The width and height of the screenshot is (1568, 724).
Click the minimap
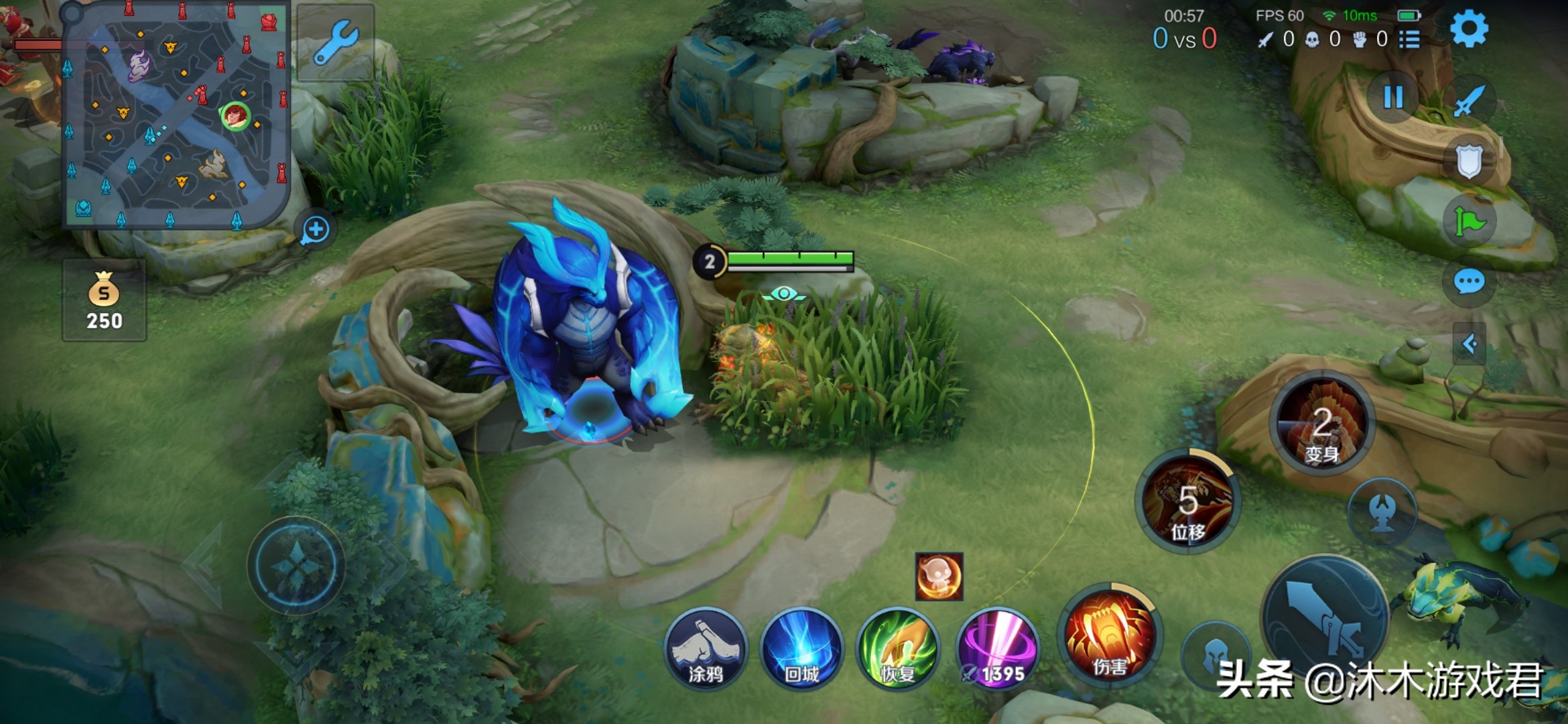[176, 115]
